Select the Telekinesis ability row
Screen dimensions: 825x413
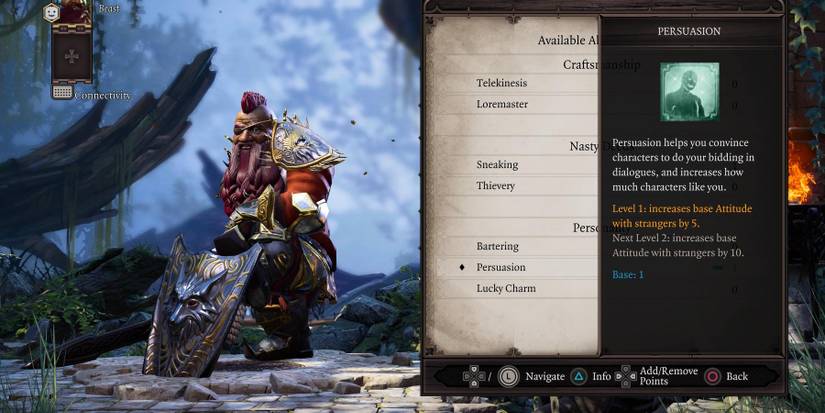[502, 83]
